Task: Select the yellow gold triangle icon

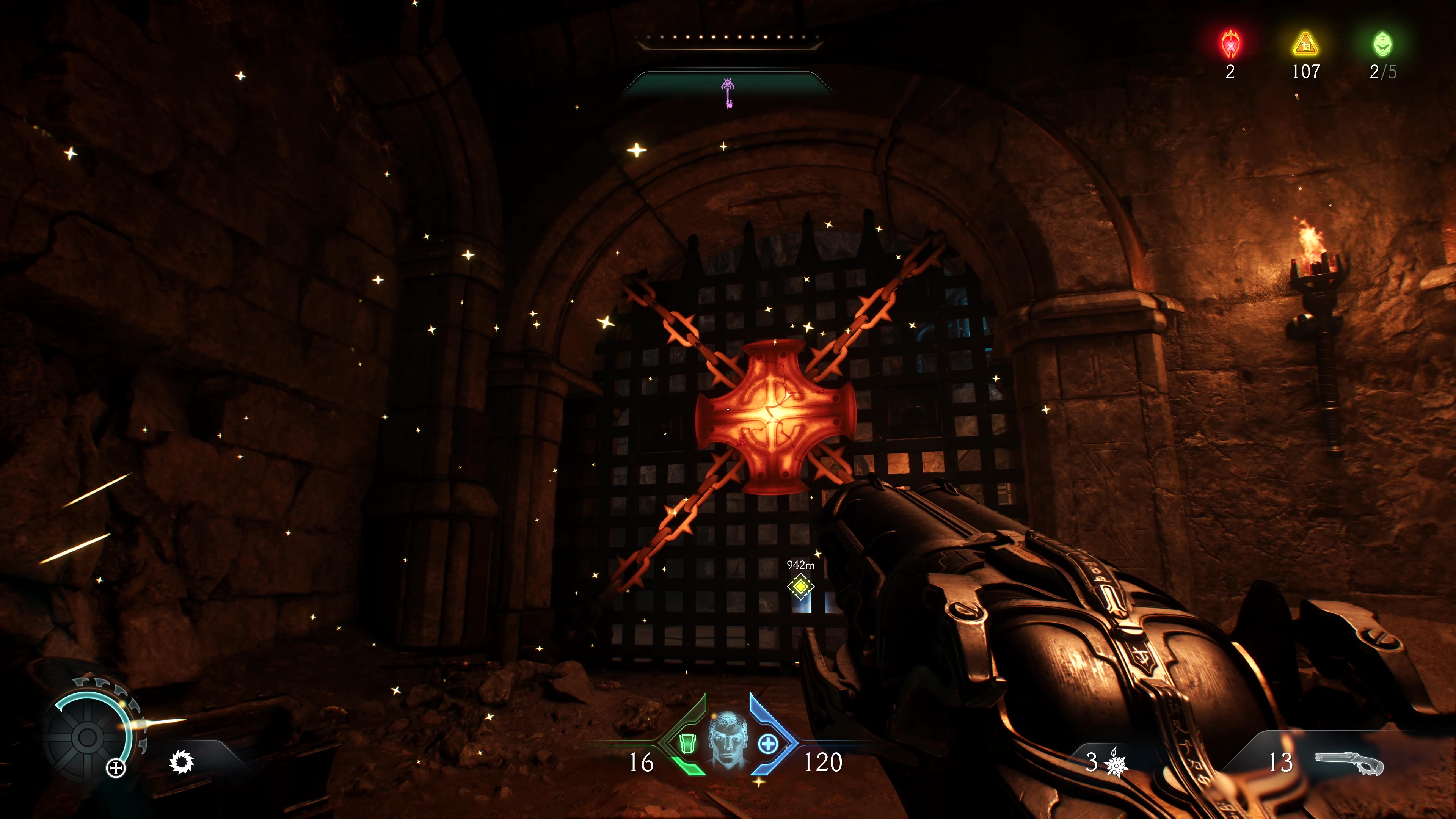Action: coord(1305,44)
